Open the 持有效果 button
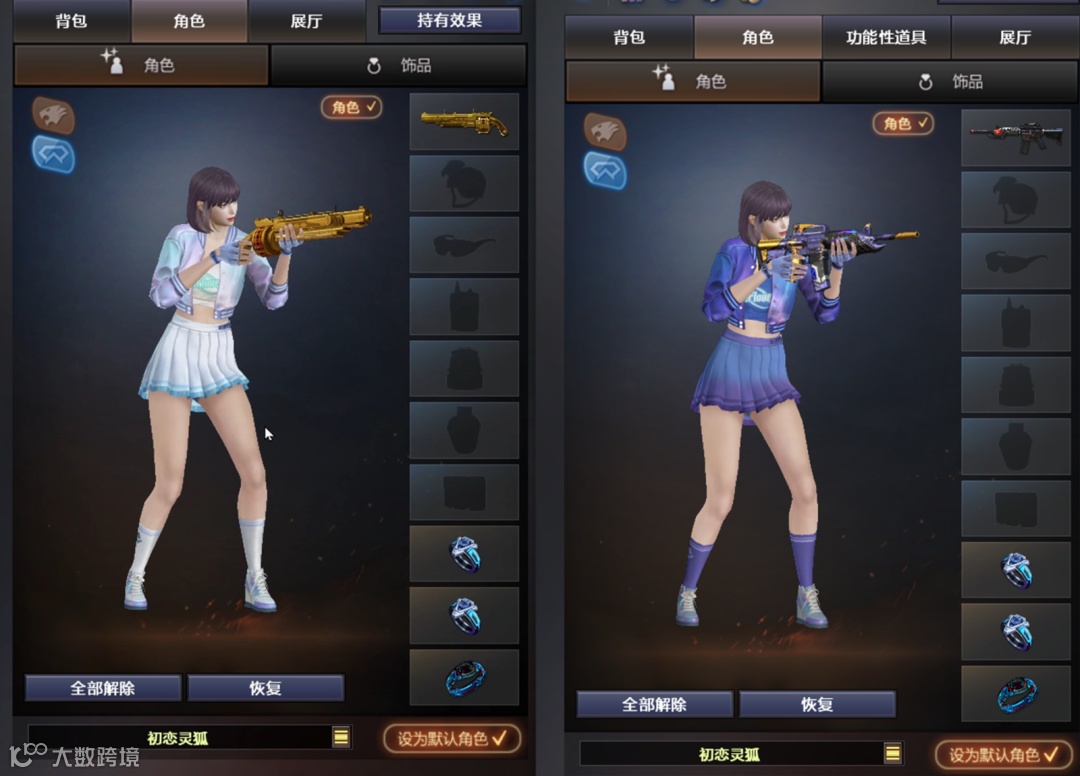The height and width of the screenshot is (776, 1080). (x=450, y=20)
